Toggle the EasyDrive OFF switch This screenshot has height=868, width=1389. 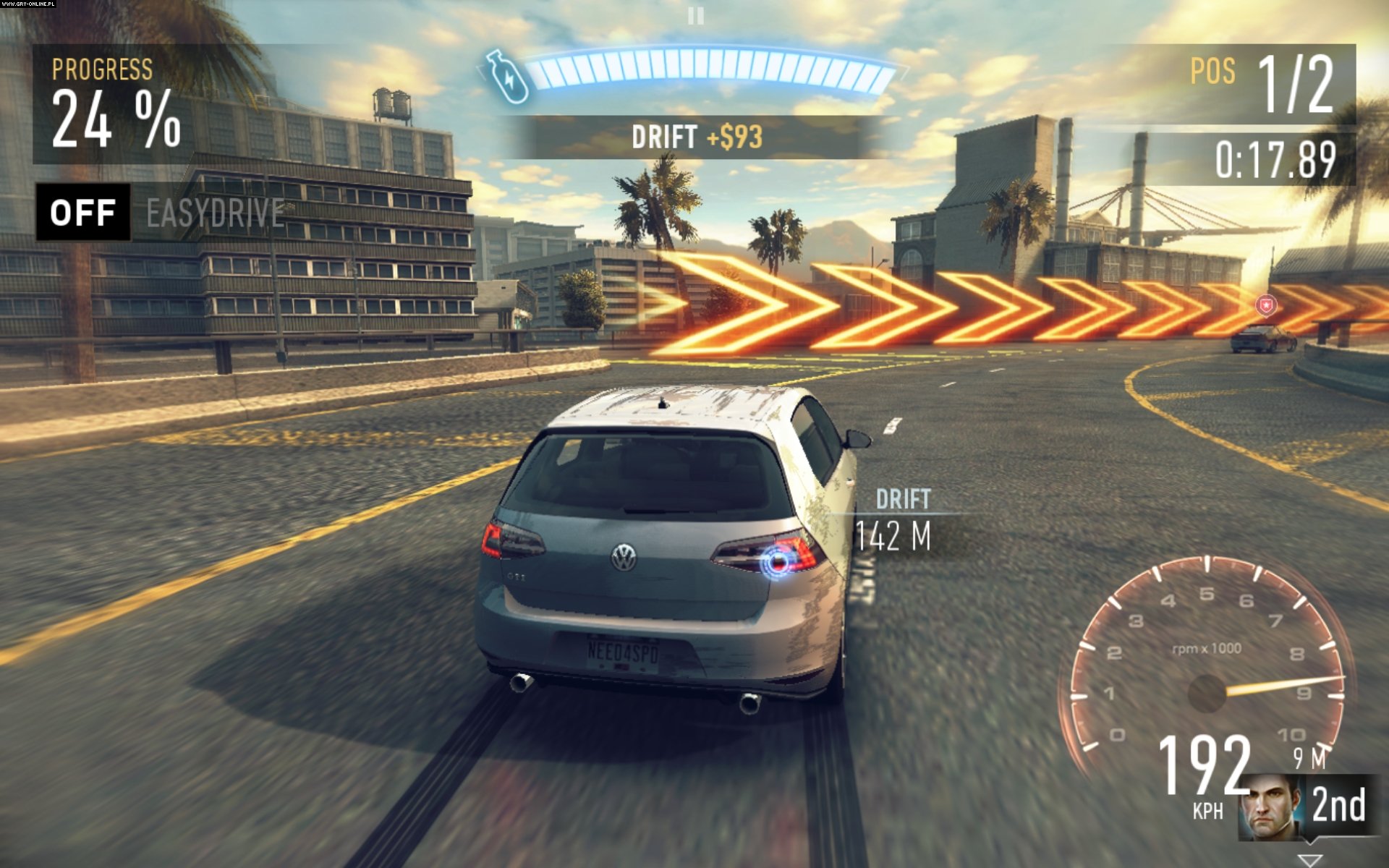(83, 212)
